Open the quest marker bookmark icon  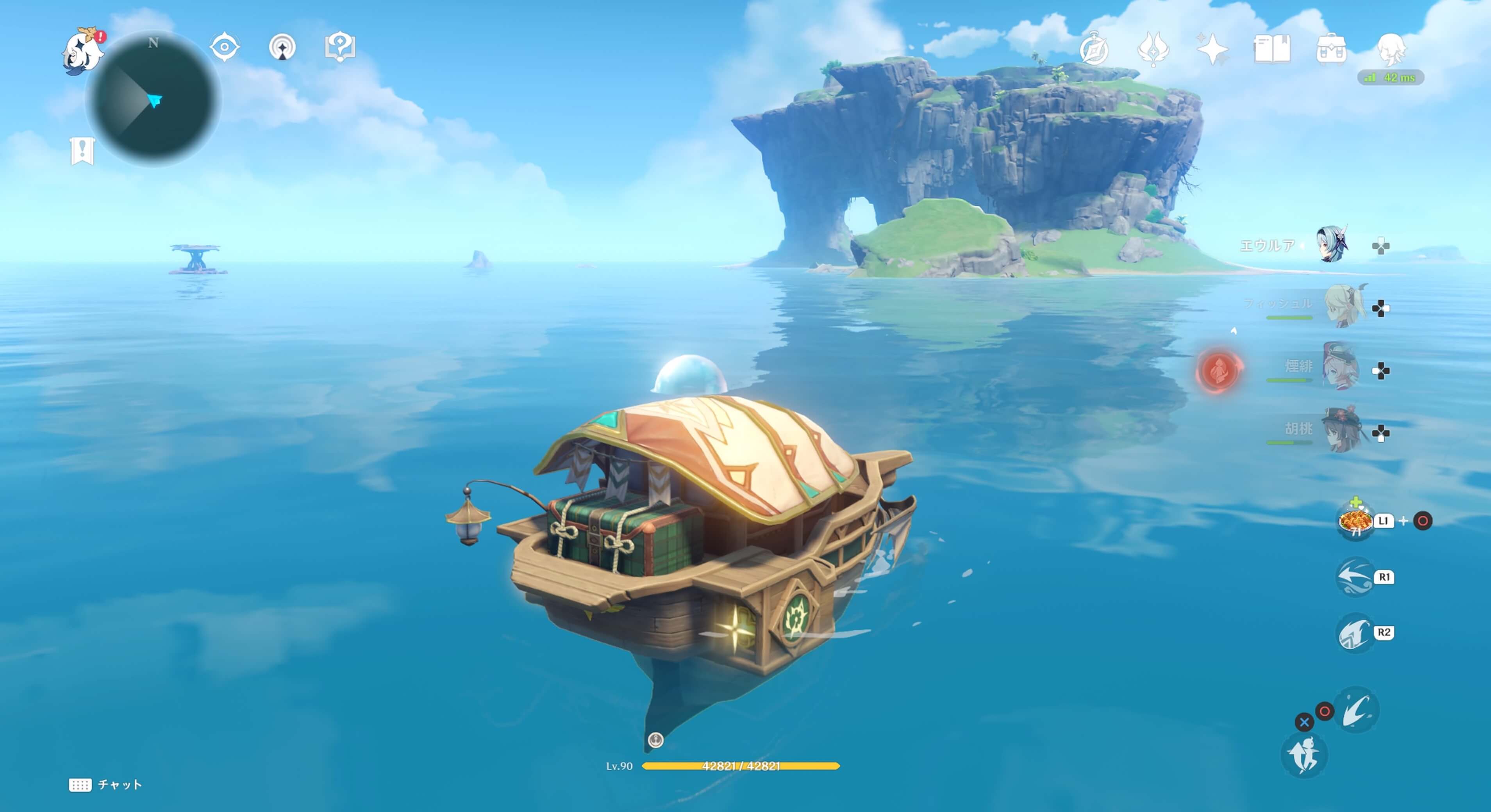coord(82,151)
